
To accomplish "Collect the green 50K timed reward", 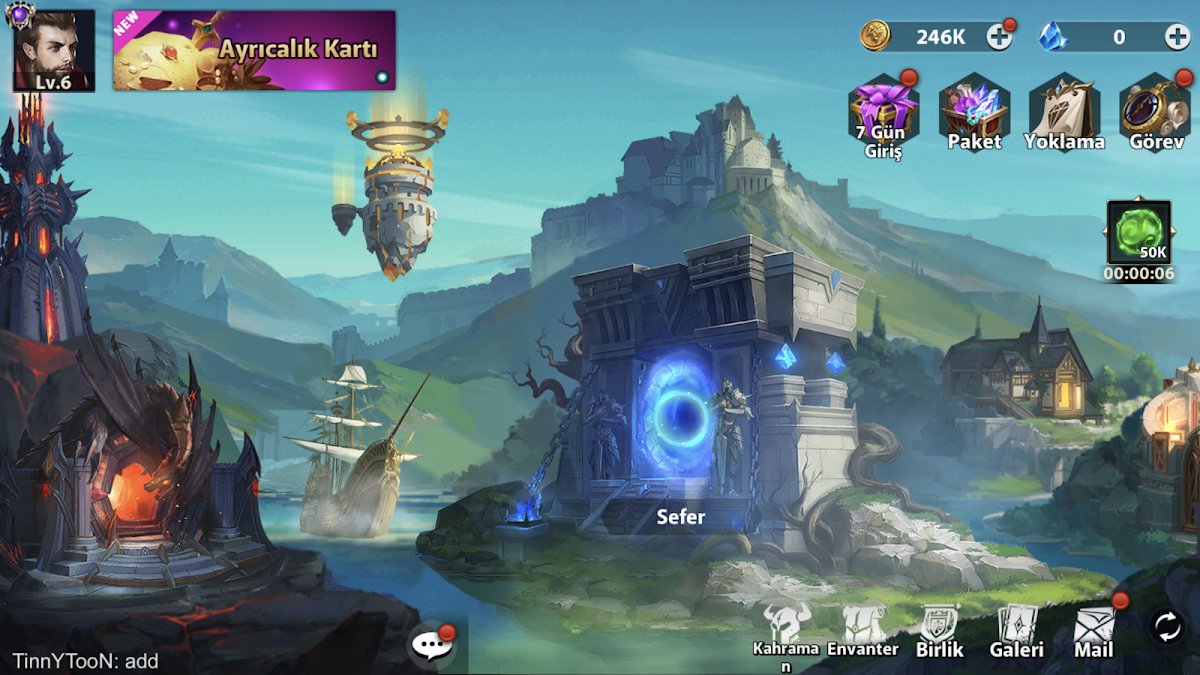I will click(1139, 232).
